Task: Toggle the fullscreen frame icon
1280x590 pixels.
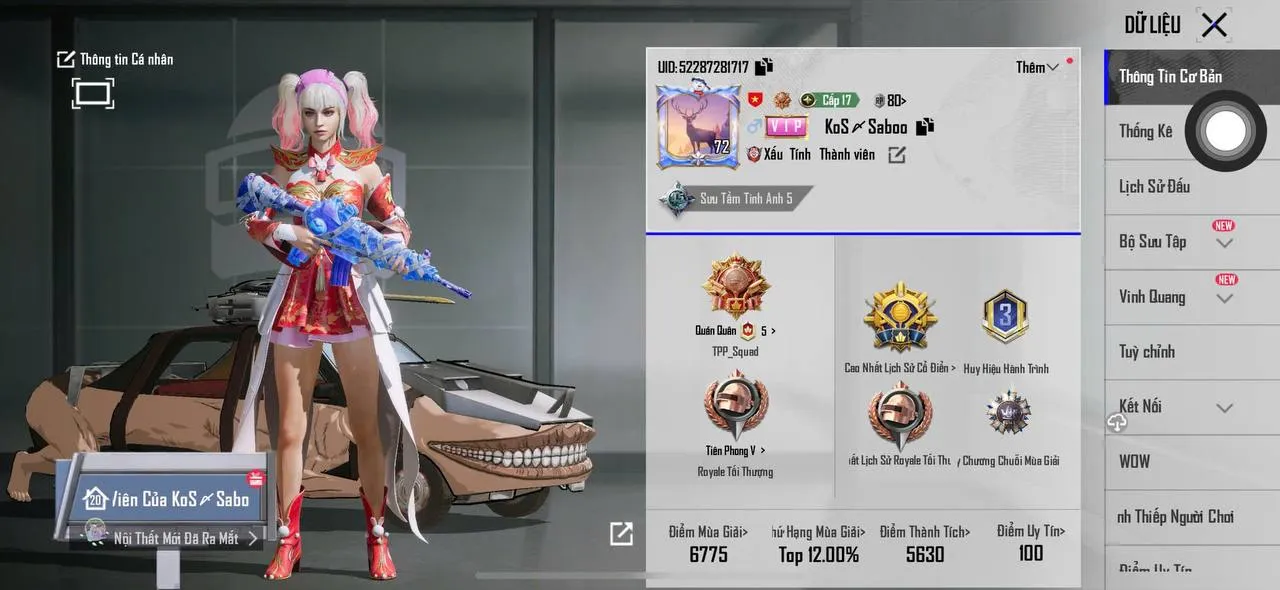Action: pyautogui.click(x=92, y=94)
